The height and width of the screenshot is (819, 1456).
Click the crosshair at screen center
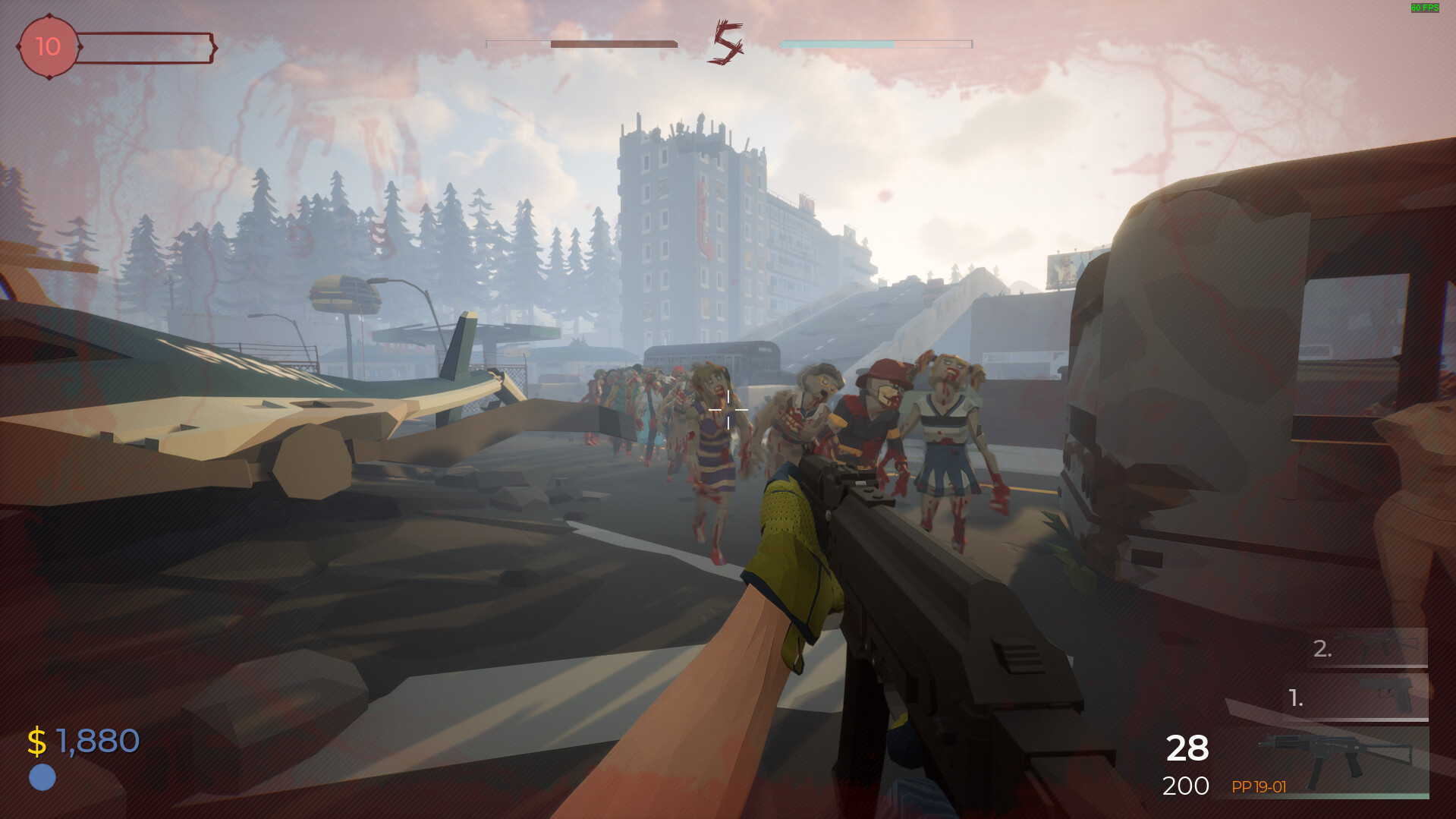click(728, 409)
